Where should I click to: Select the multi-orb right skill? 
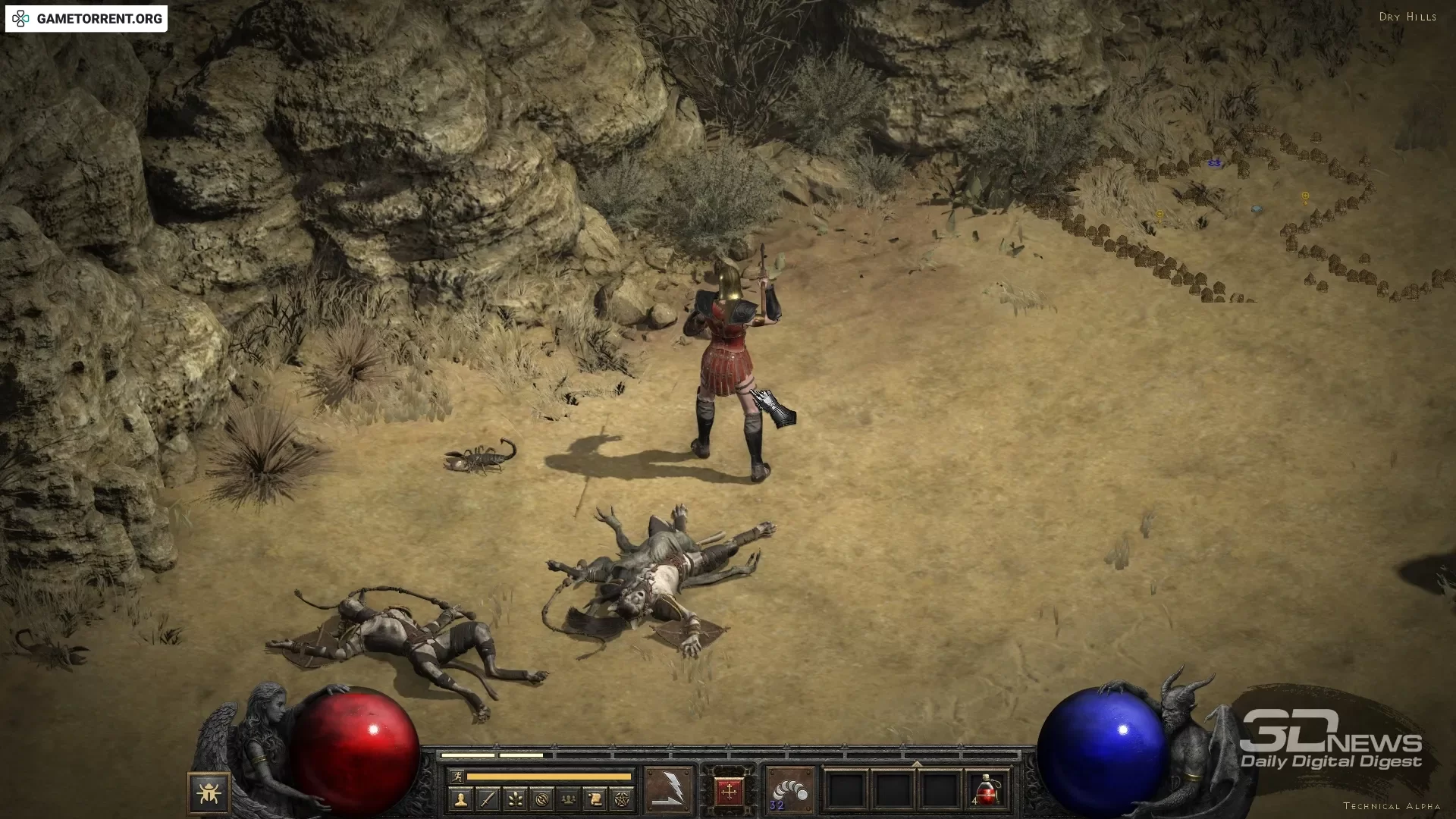click(789, 791)
